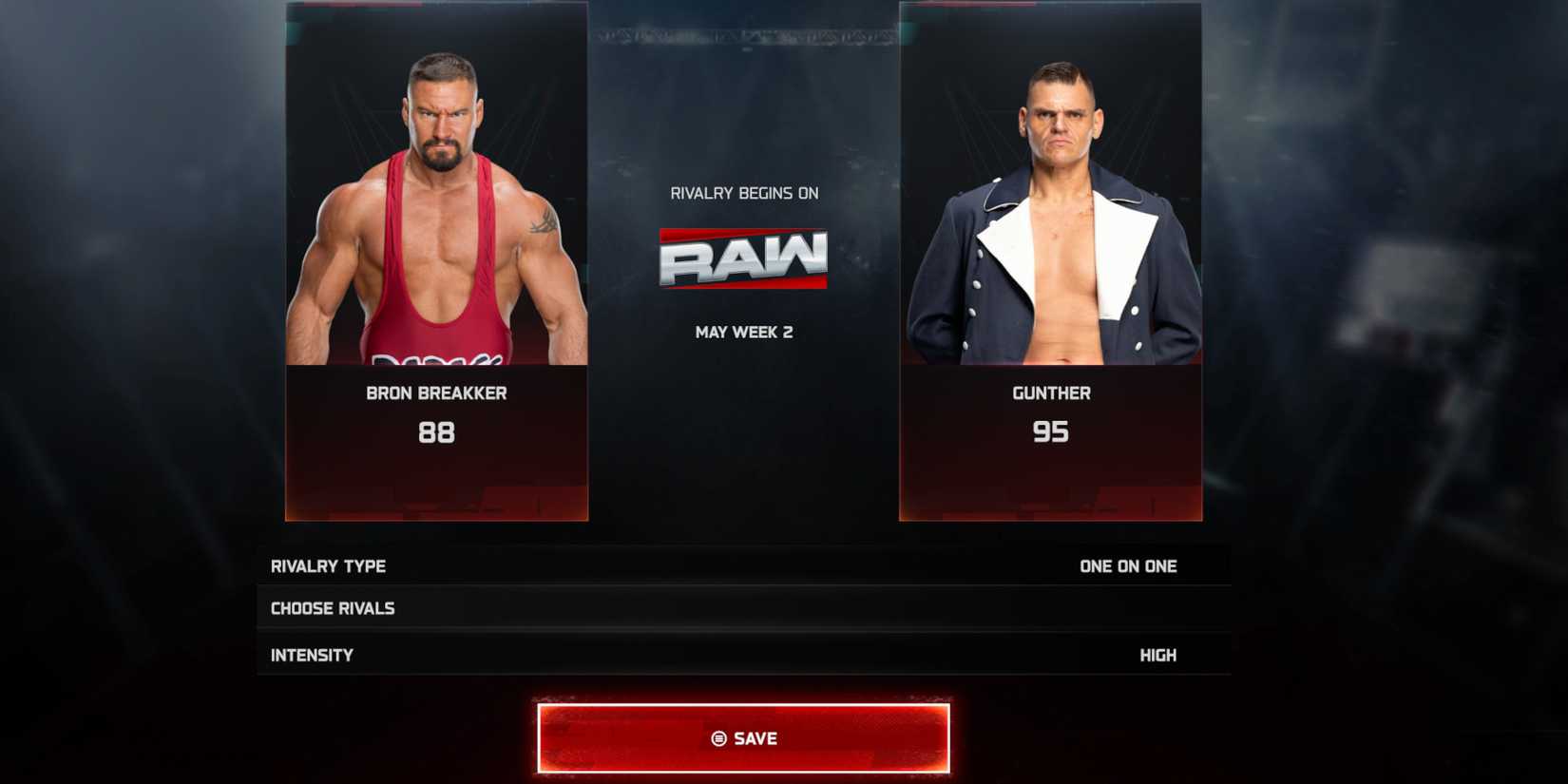This screenshot has height=784, width=1568.
Task: Click the May Week 2 date label
Action: (x=746, y=332)
